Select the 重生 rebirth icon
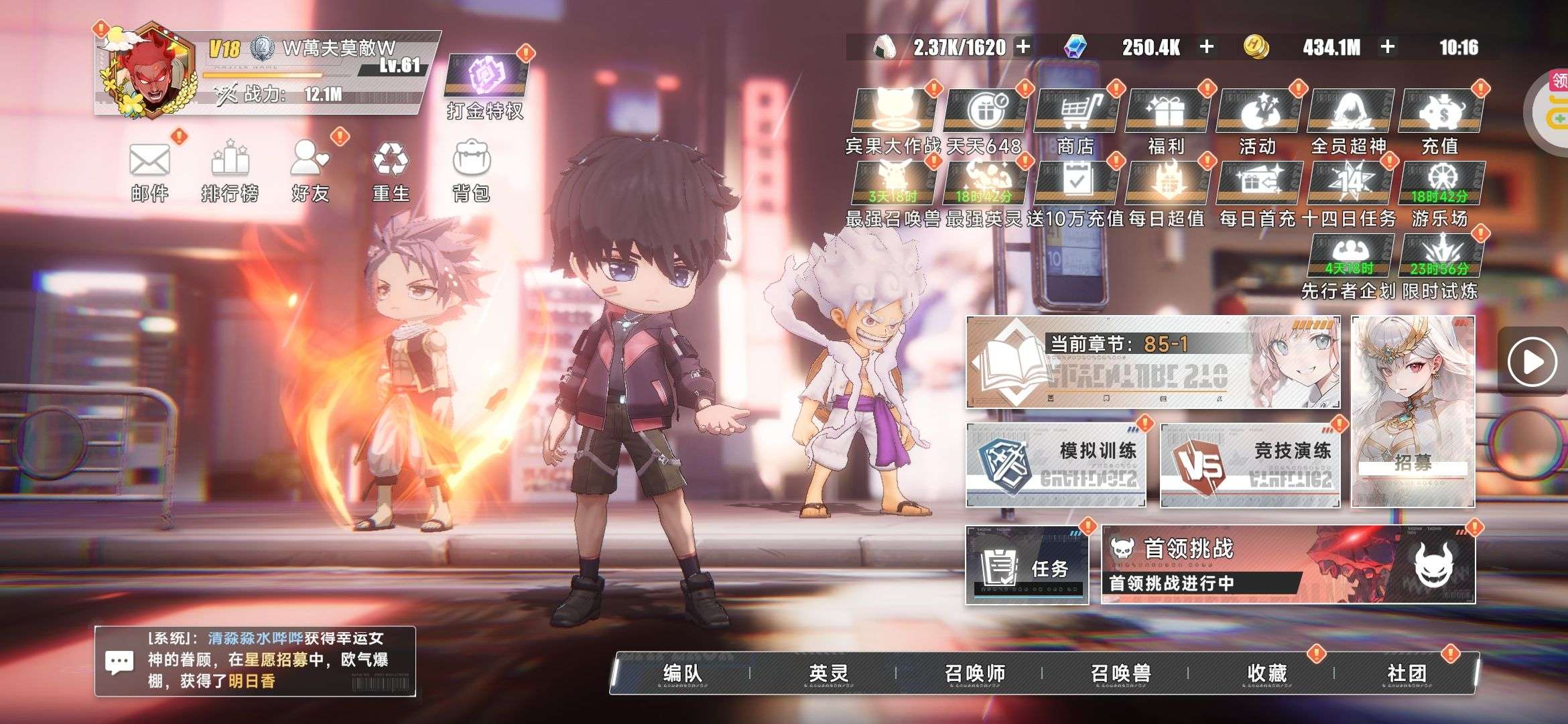The height and width of the screenshot is (724, 1568). pyautogui.click(x=390, y=162)
